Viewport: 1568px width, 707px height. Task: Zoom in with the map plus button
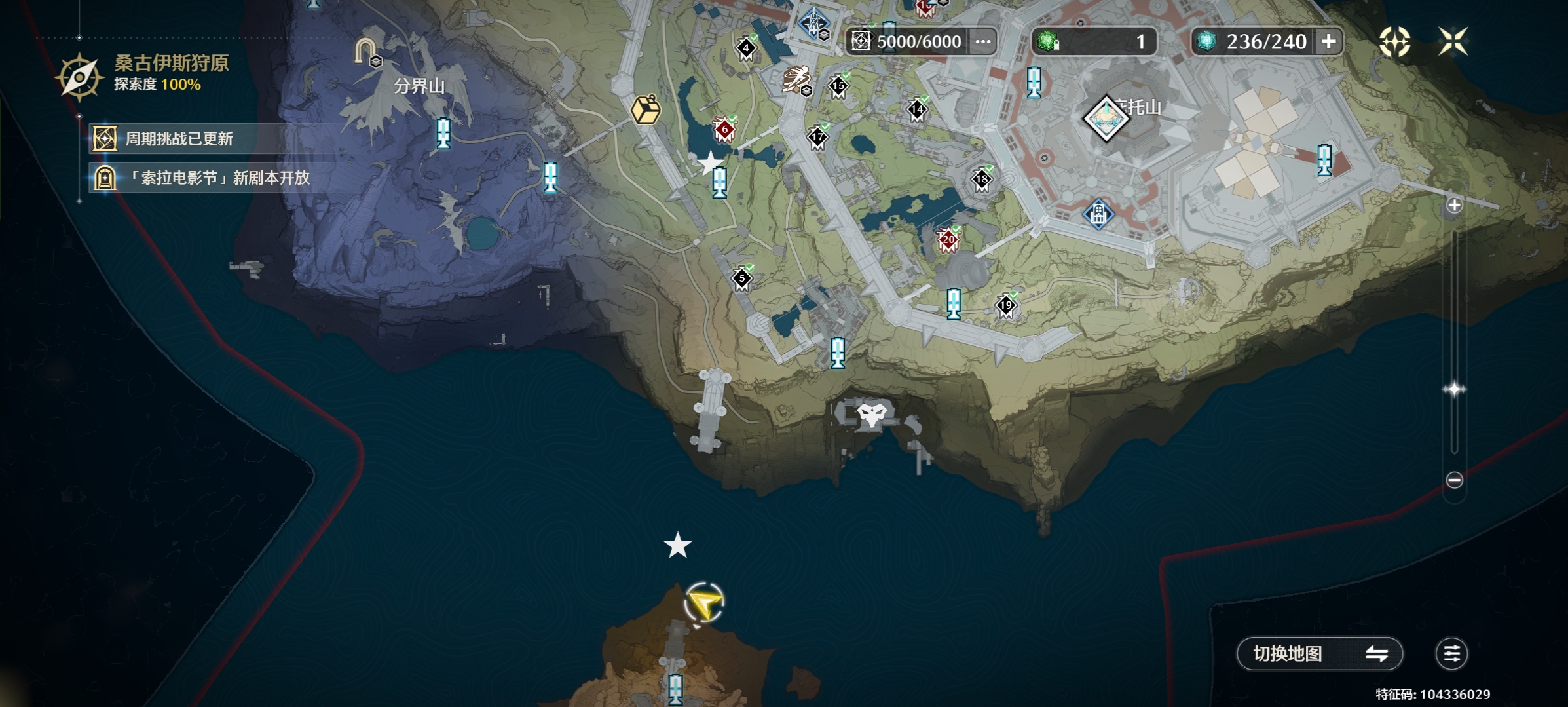tap(1454, 205)
